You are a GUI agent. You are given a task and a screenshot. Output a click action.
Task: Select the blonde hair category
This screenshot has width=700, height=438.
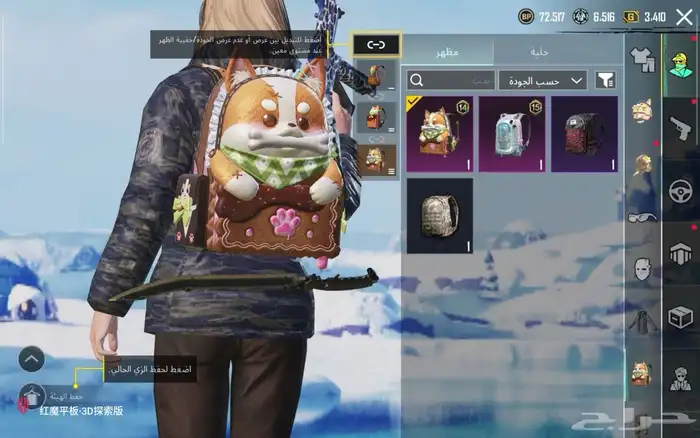641,166
